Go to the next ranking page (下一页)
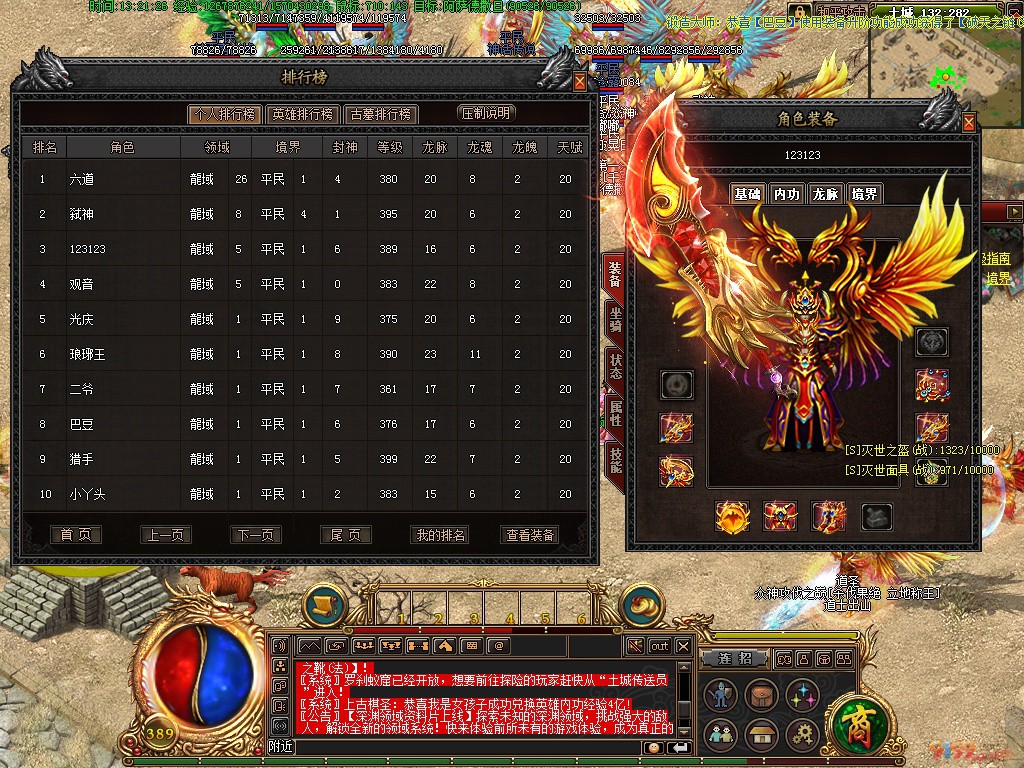 (x=256, y=535)
